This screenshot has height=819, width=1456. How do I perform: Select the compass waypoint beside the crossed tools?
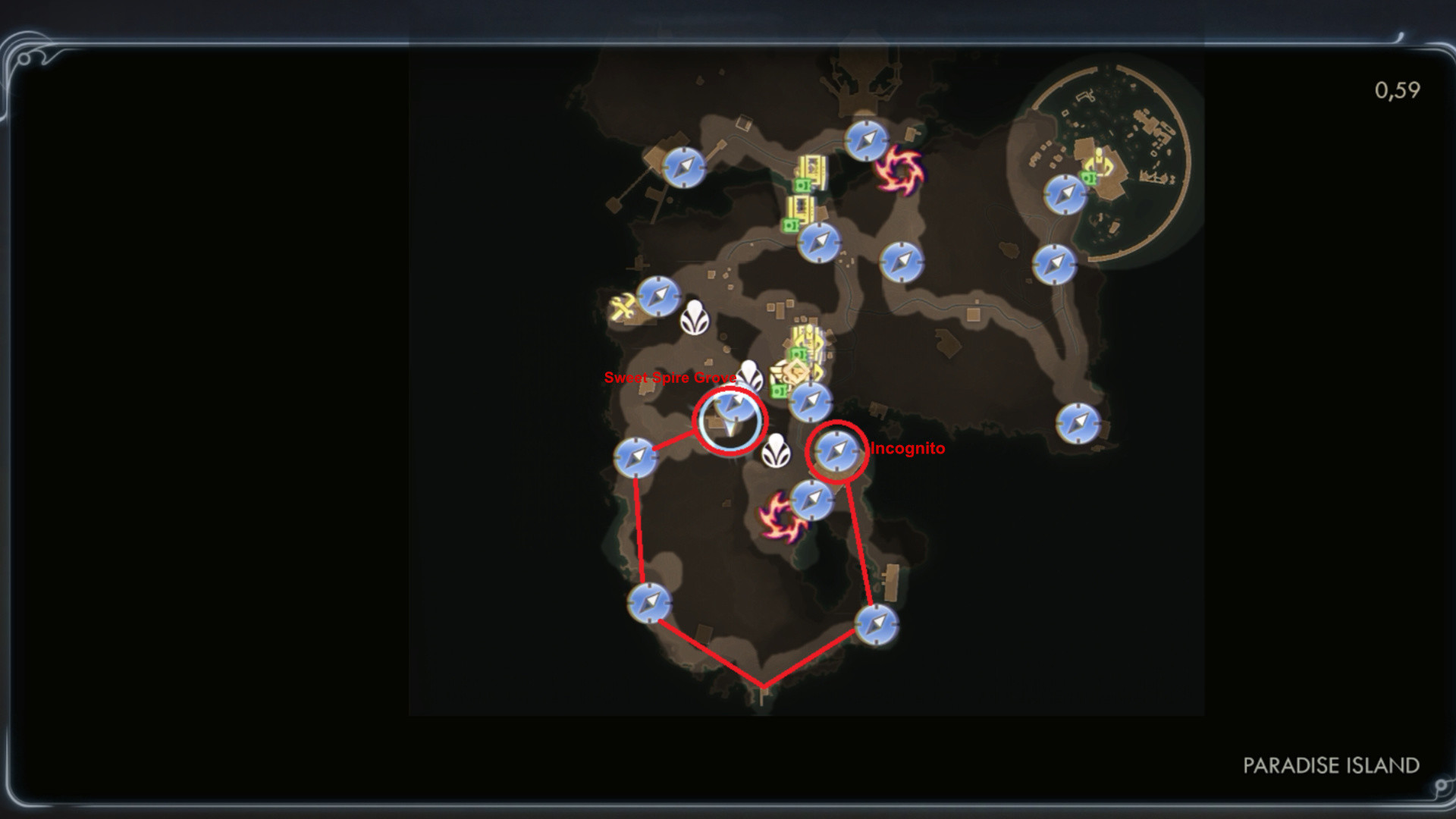[658, 295]
